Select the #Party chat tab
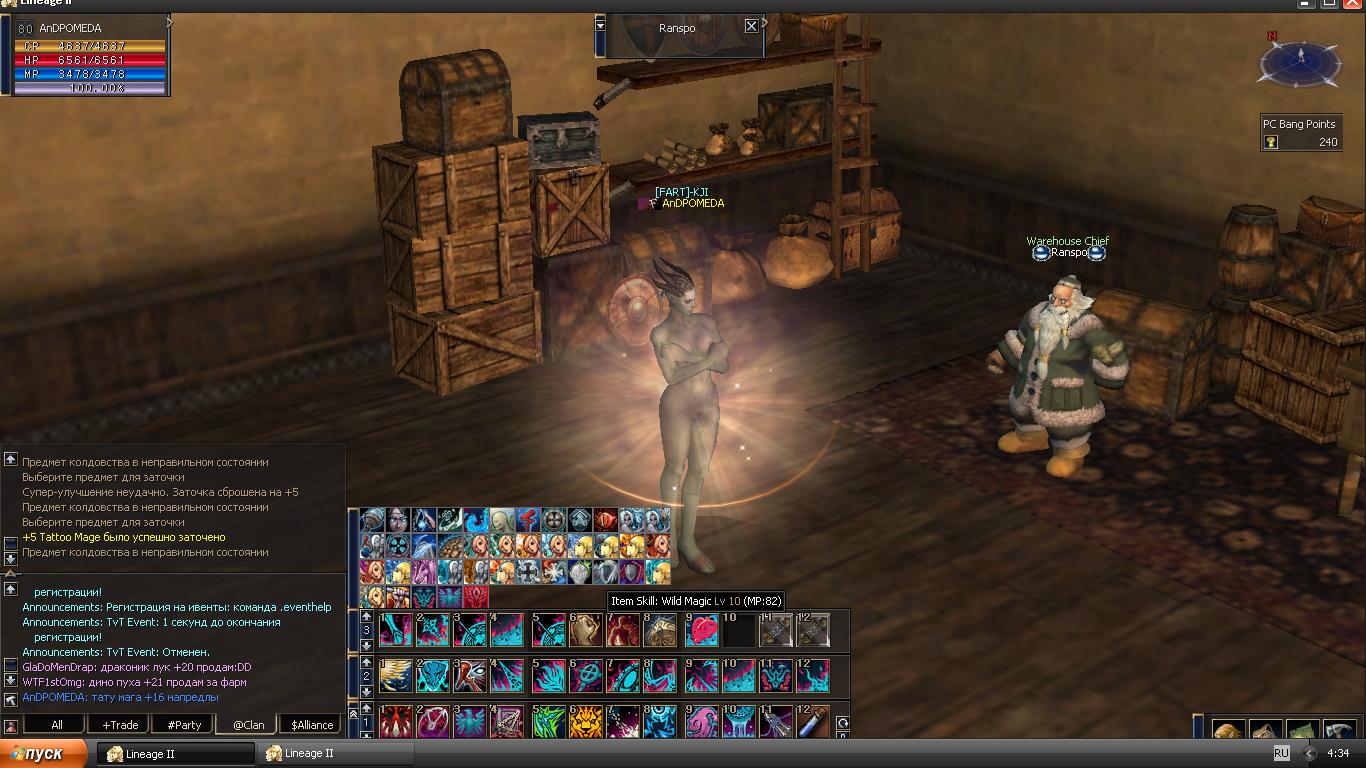Screen dimensions: 1366x768 tap(184, 725)
